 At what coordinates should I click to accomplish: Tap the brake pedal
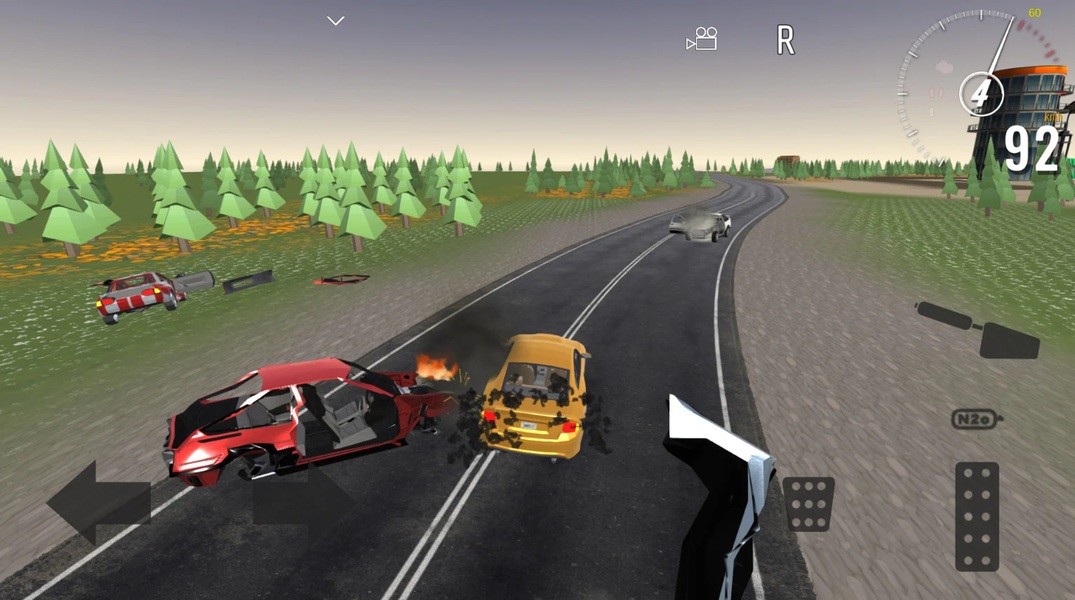pos(808,504)
